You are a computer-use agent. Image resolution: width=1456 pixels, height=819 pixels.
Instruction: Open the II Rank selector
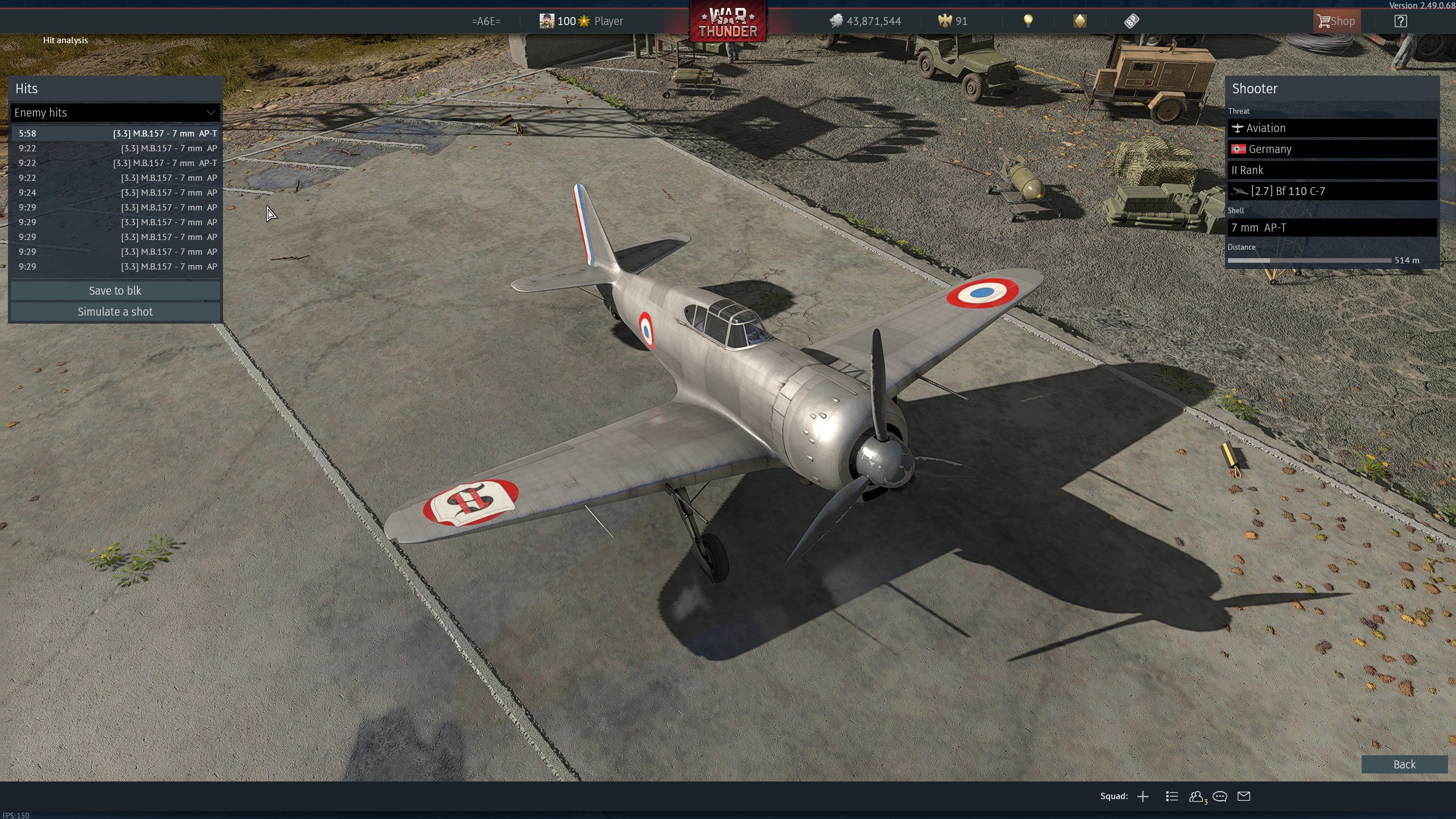(1331, 170)
